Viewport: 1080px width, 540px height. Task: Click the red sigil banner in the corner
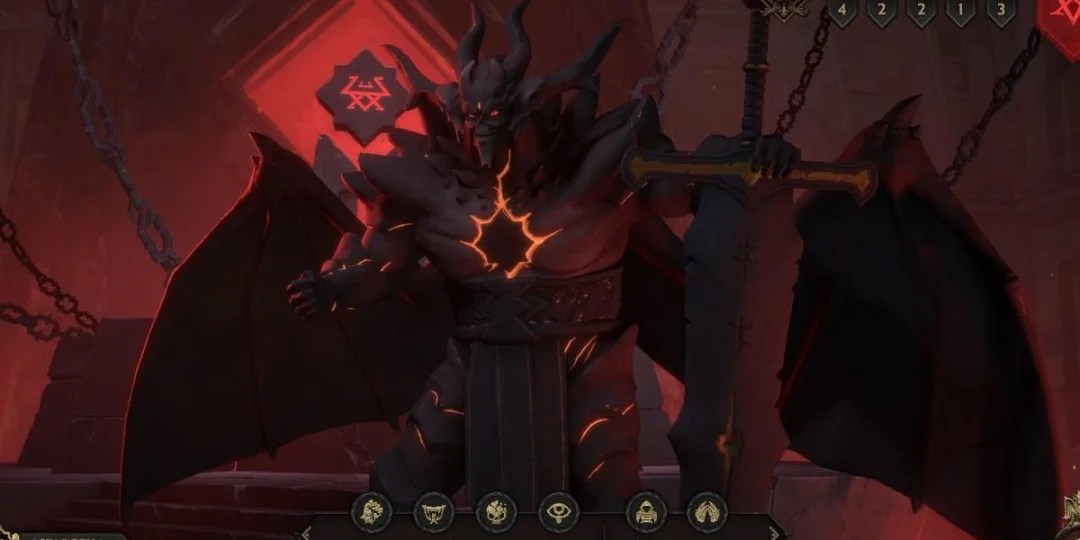point(1061,20)
